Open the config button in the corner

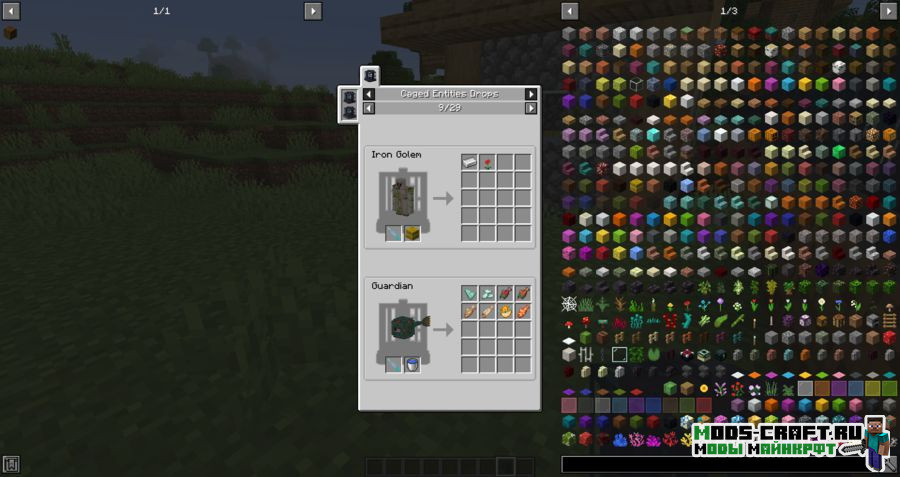pyautogui.click(x=11, y=464)
